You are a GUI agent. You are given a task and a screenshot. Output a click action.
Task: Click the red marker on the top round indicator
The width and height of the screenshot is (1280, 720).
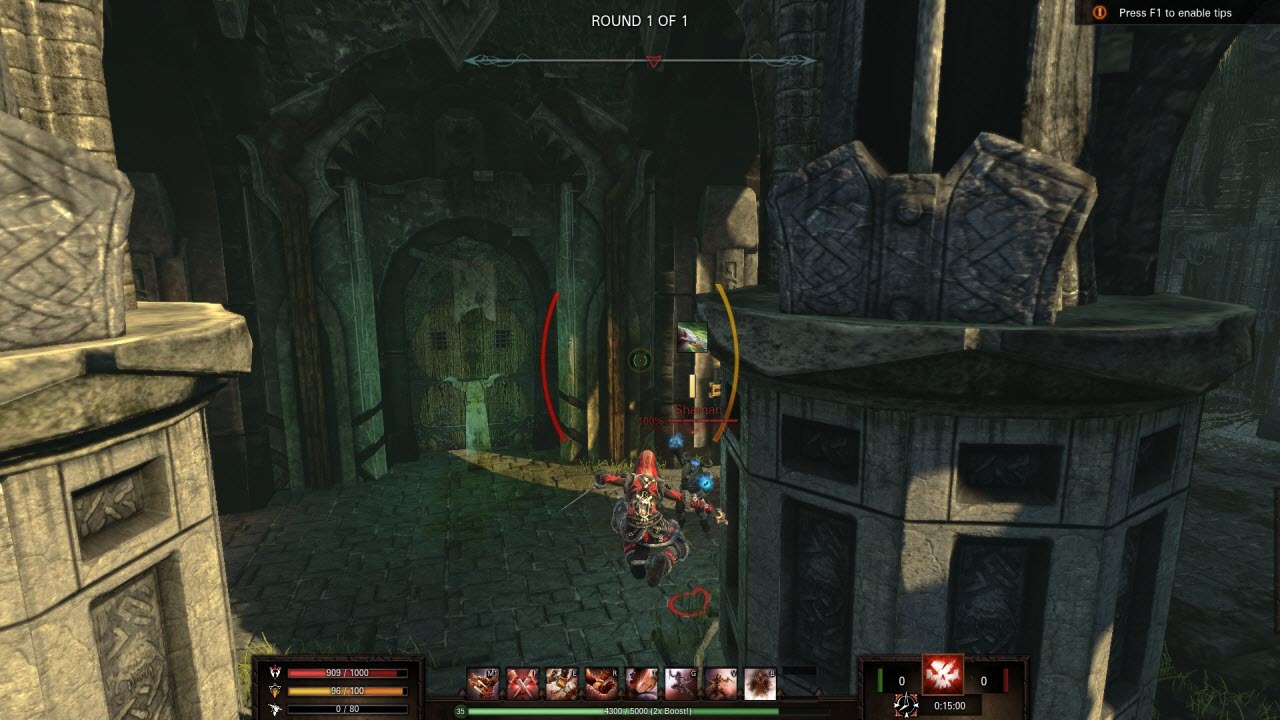click(x=655, y=60)
